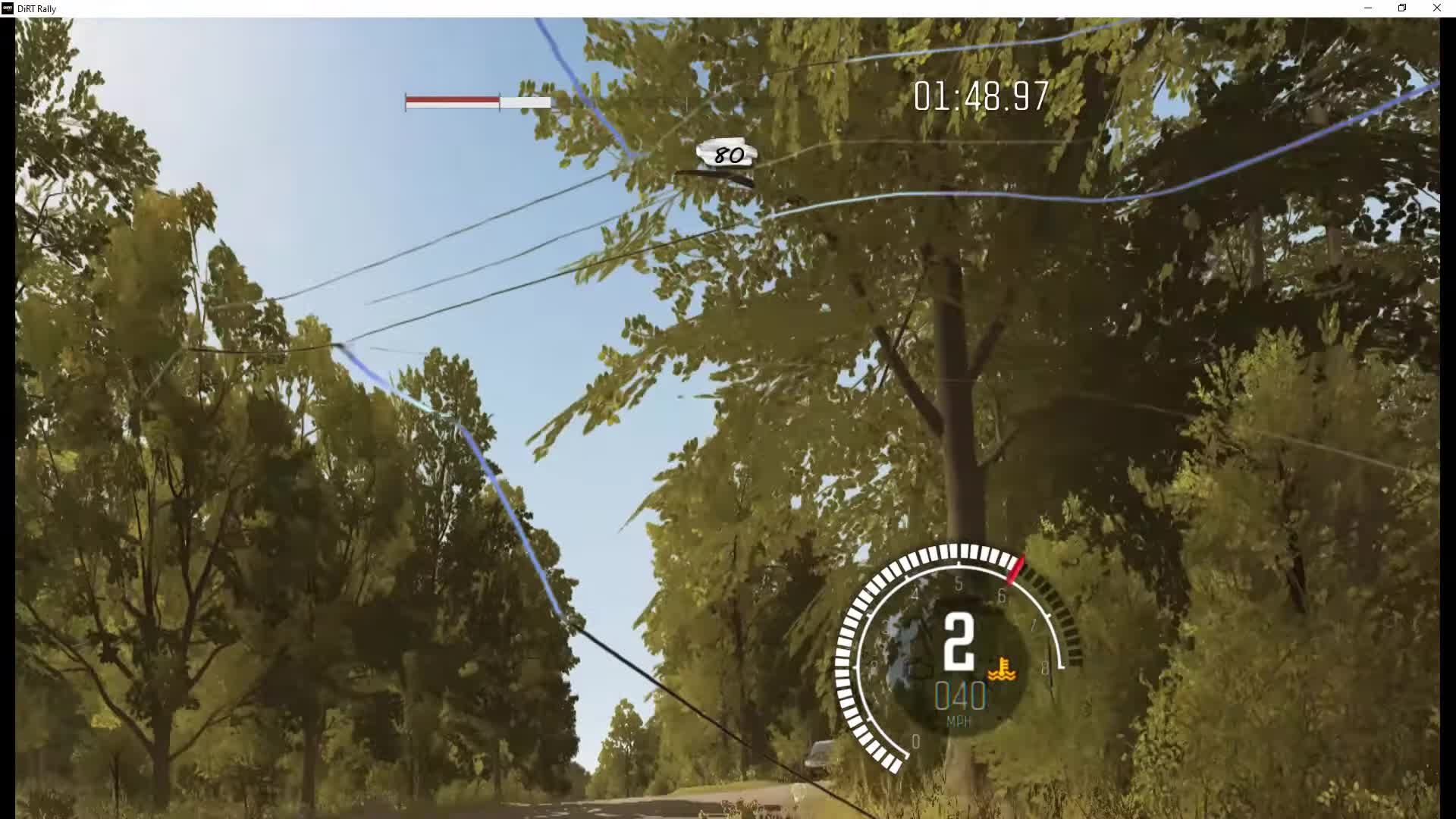Click the checkpoint divider on the stage progress bar
This screenshot has width=1456, height=819.
[500, 101]
